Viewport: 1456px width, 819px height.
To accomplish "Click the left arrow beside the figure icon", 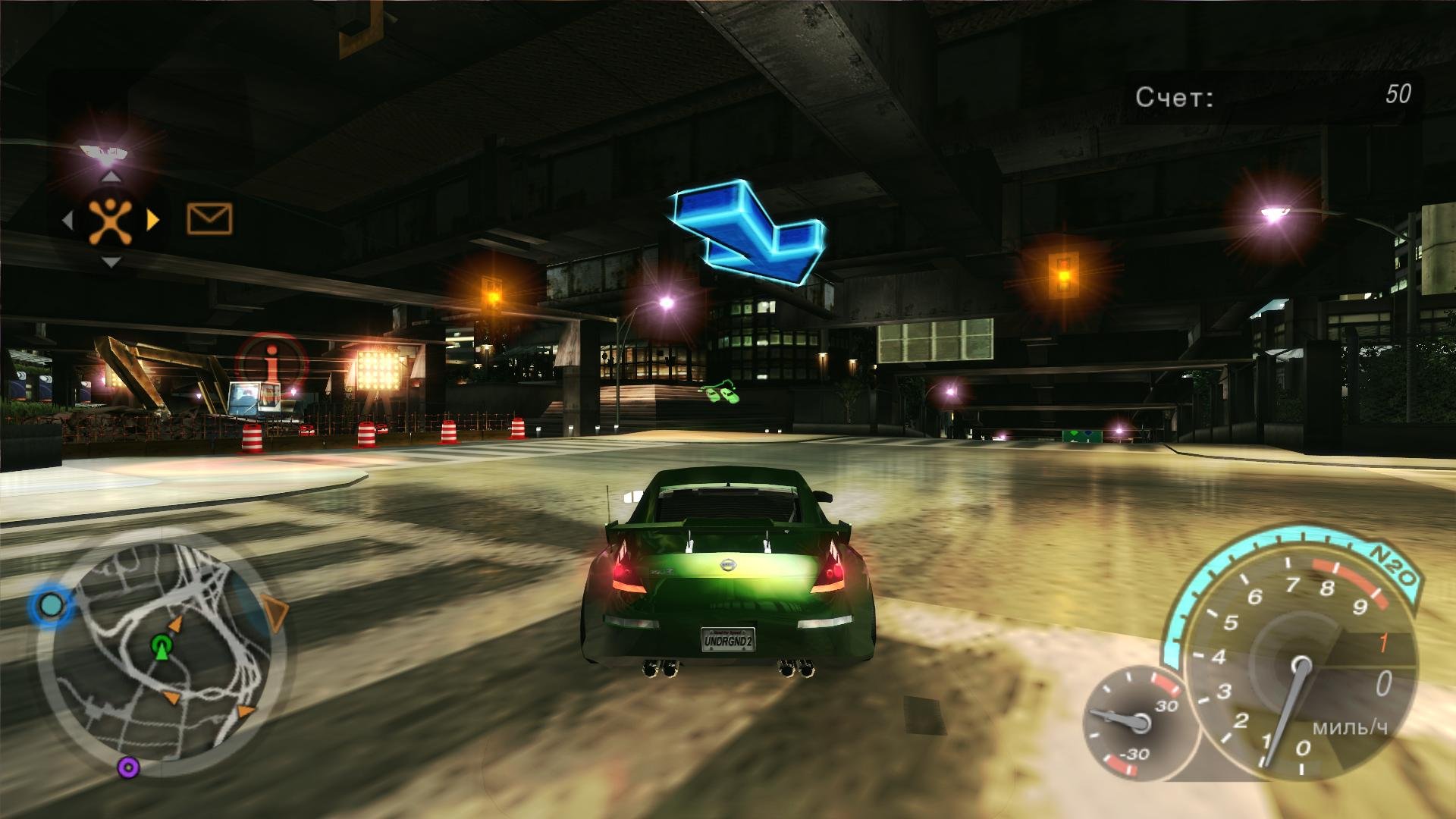I will (67, 220).
